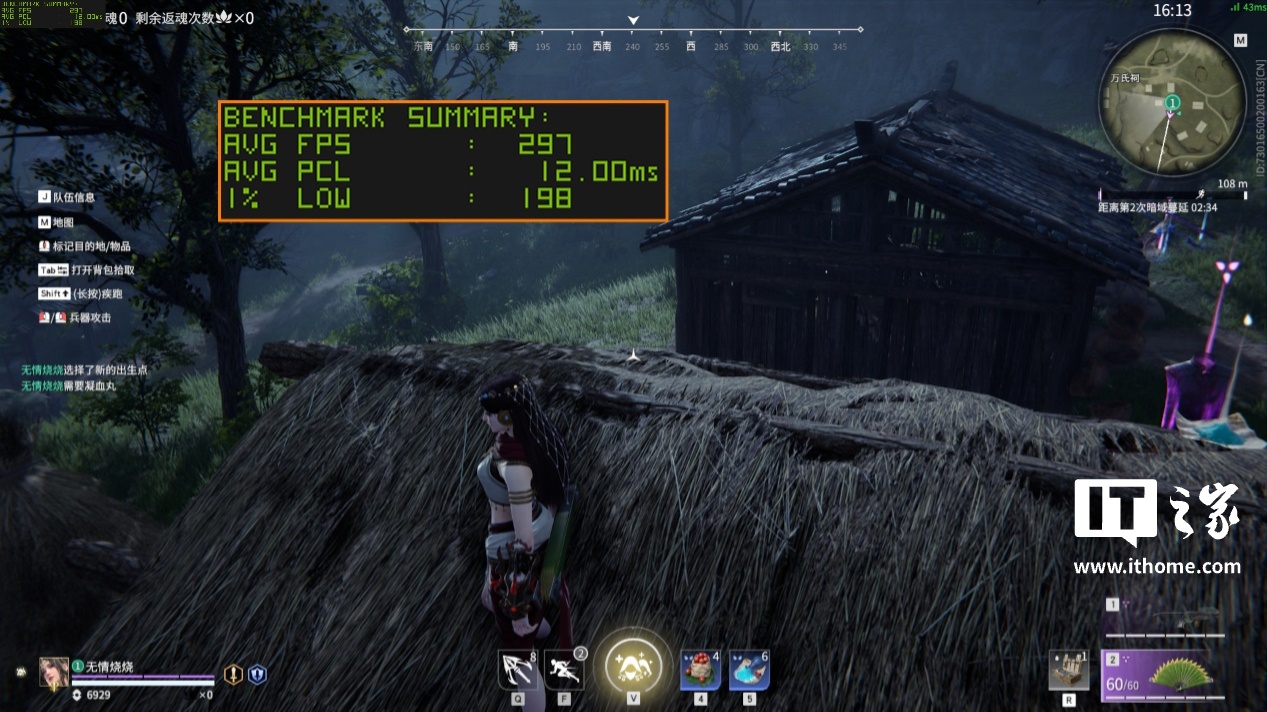Click the green player marker on minimap
The height and width of the screenshot is (712, 1267).
[x=1173, y=103]
